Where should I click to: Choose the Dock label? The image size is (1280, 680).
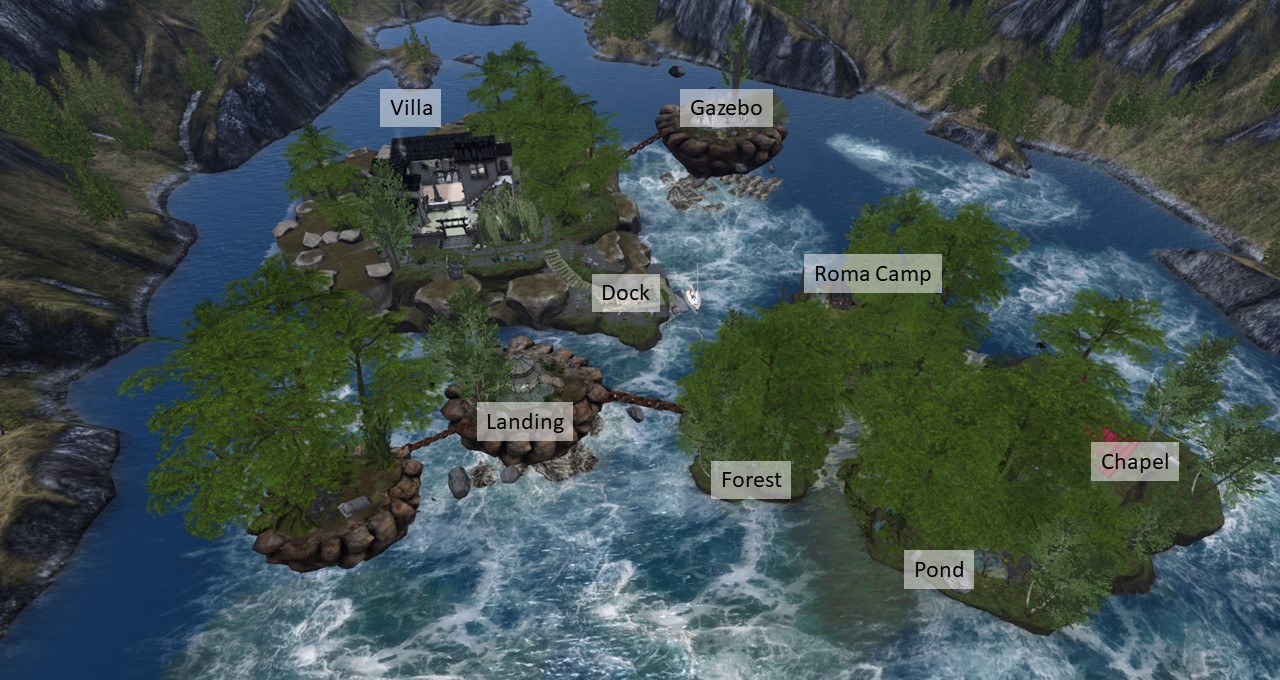[626, 293]
